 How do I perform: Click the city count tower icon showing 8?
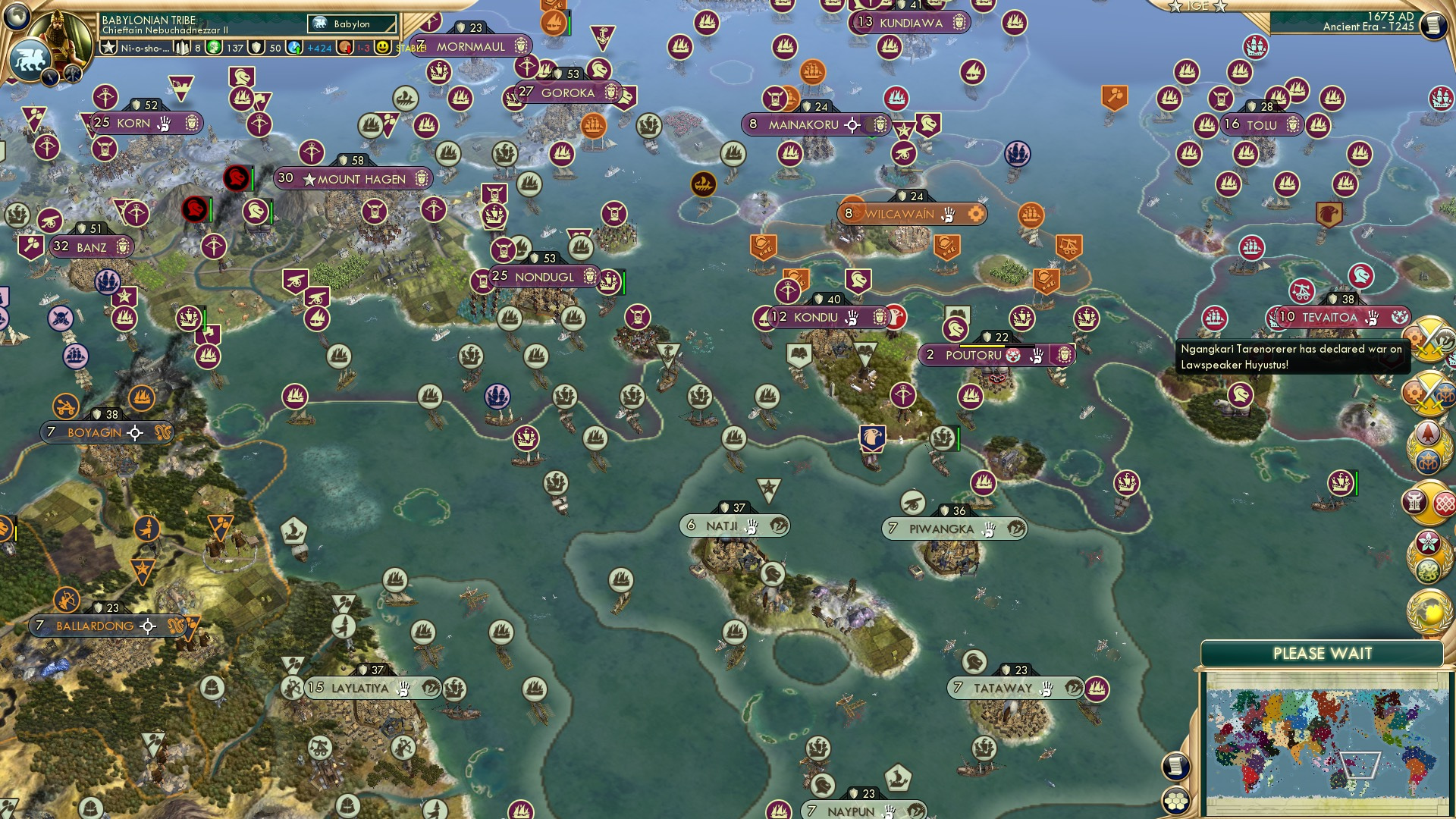pos(183,48)
